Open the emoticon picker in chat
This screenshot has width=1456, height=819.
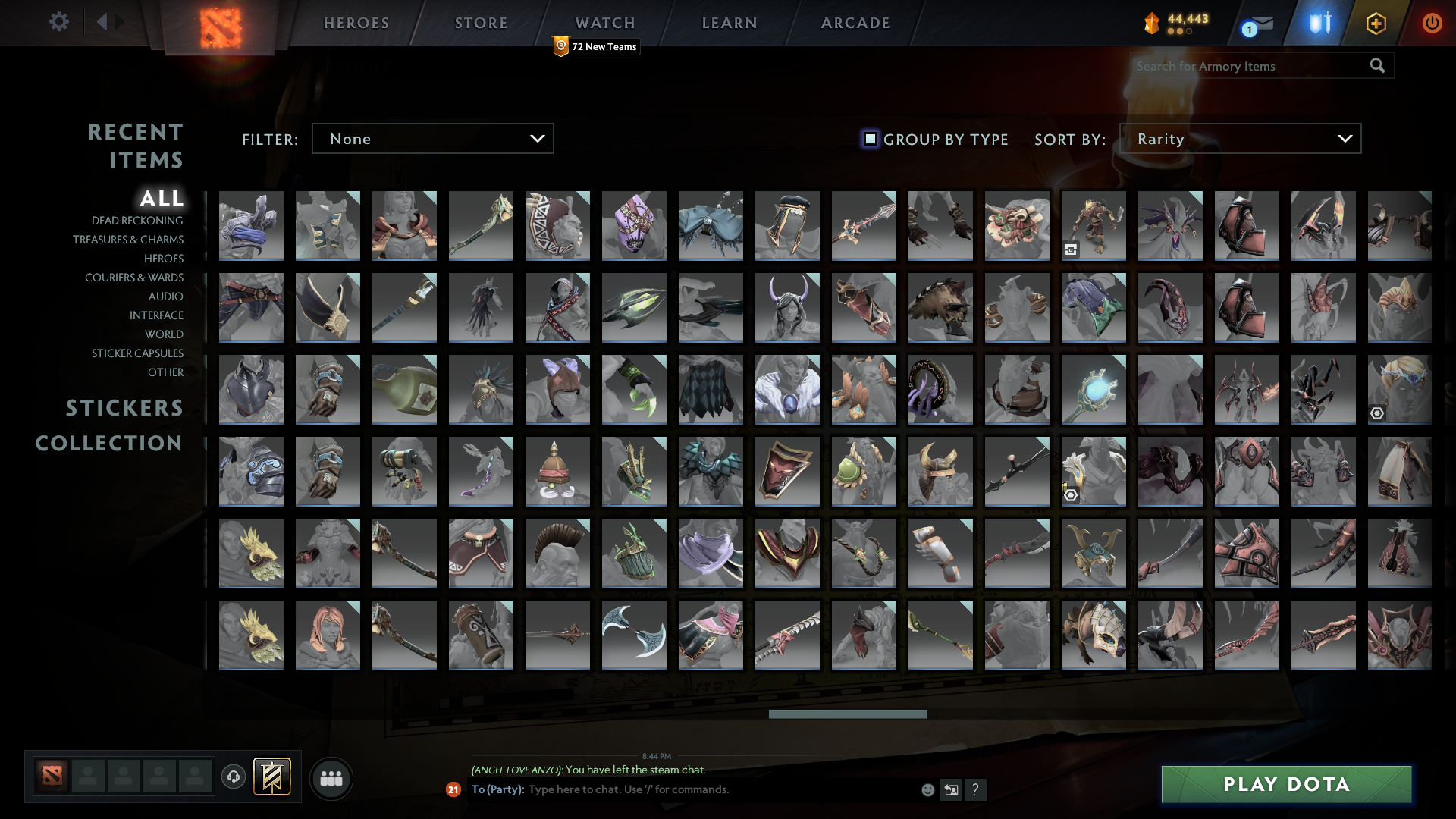pyautogui.click(x=928, y=790)
